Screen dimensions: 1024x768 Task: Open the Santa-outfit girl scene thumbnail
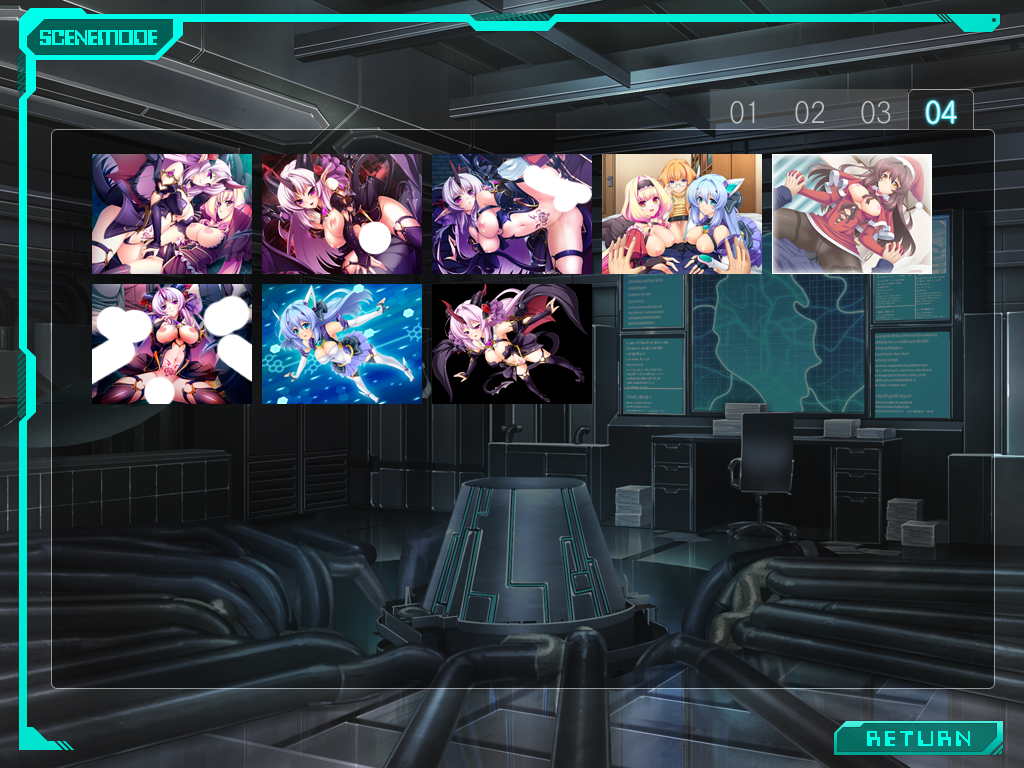click(851, 213)
